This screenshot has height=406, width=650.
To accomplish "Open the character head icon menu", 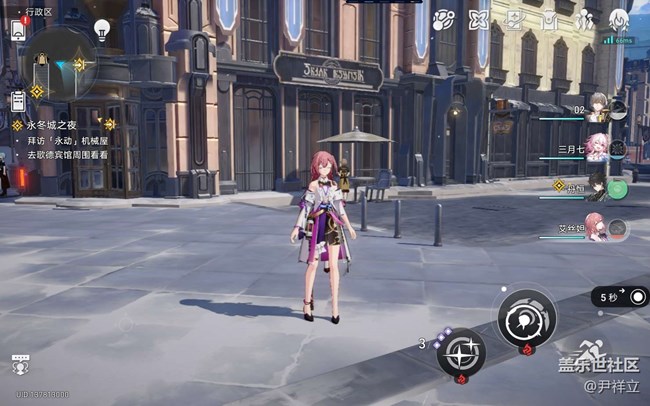I will (618, 20).
